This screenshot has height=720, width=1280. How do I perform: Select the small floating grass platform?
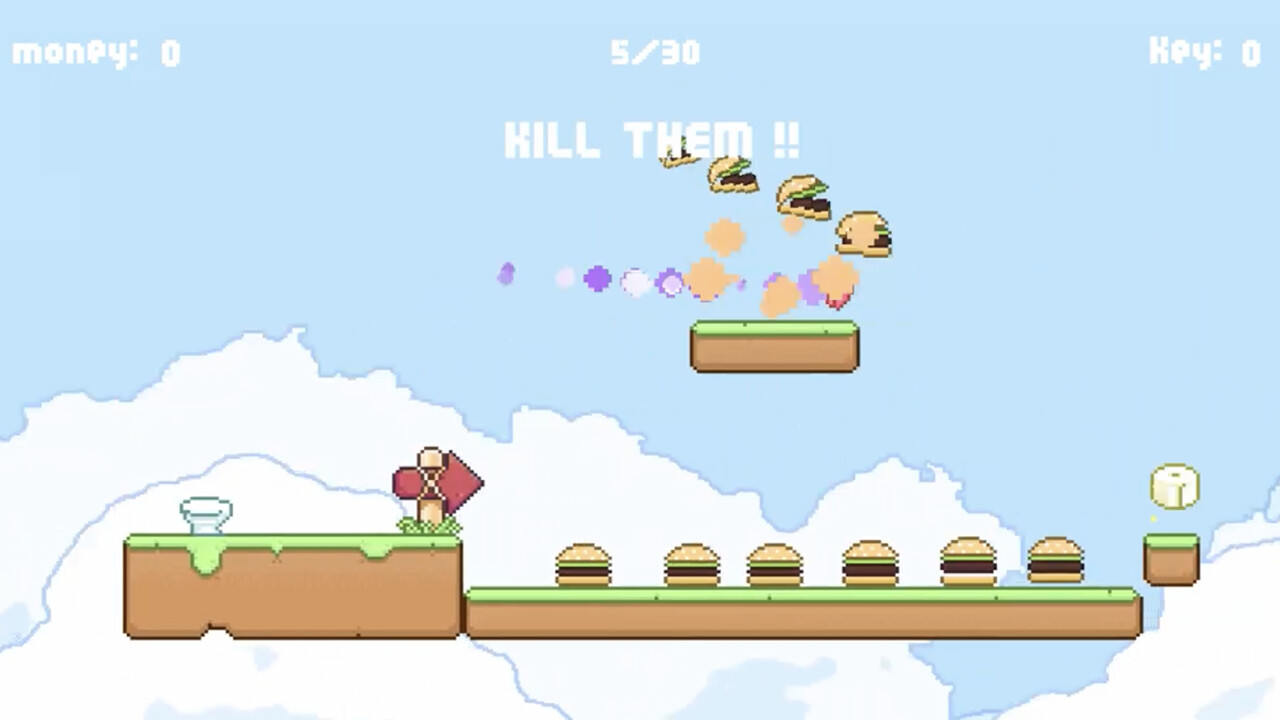(773, 346)
